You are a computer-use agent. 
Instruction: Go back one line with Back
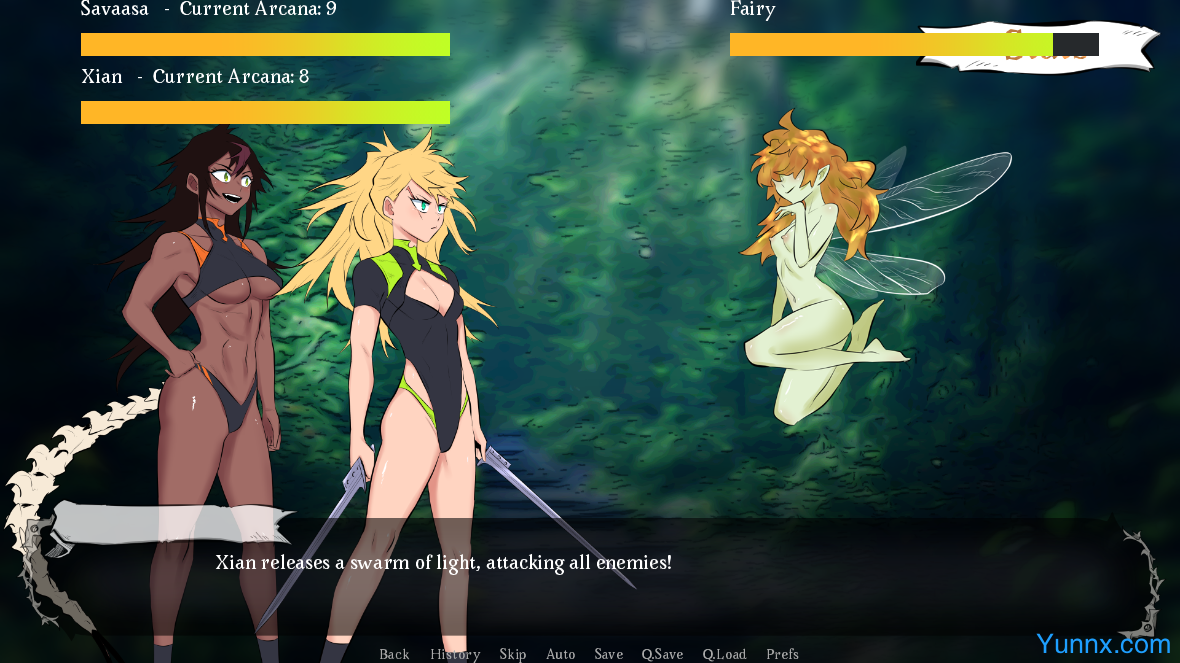(x=394, y=654)
